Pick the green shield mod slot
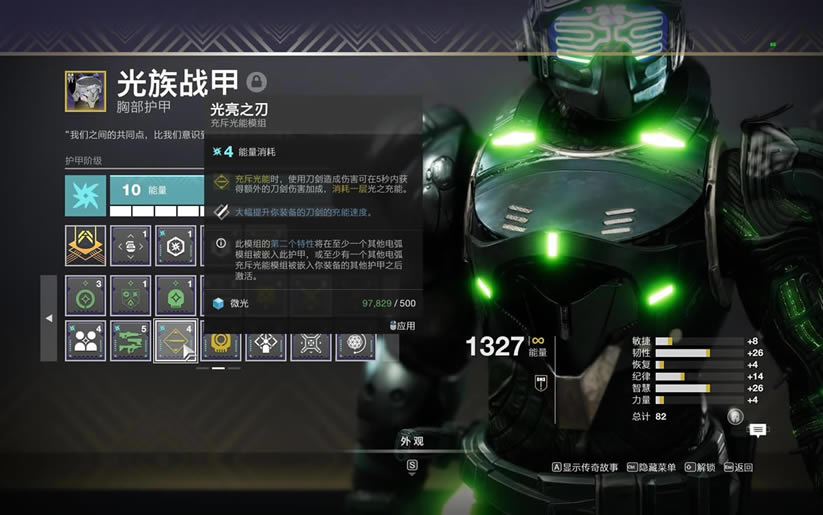This screenshot has width=823, height=515. (130, 296)
